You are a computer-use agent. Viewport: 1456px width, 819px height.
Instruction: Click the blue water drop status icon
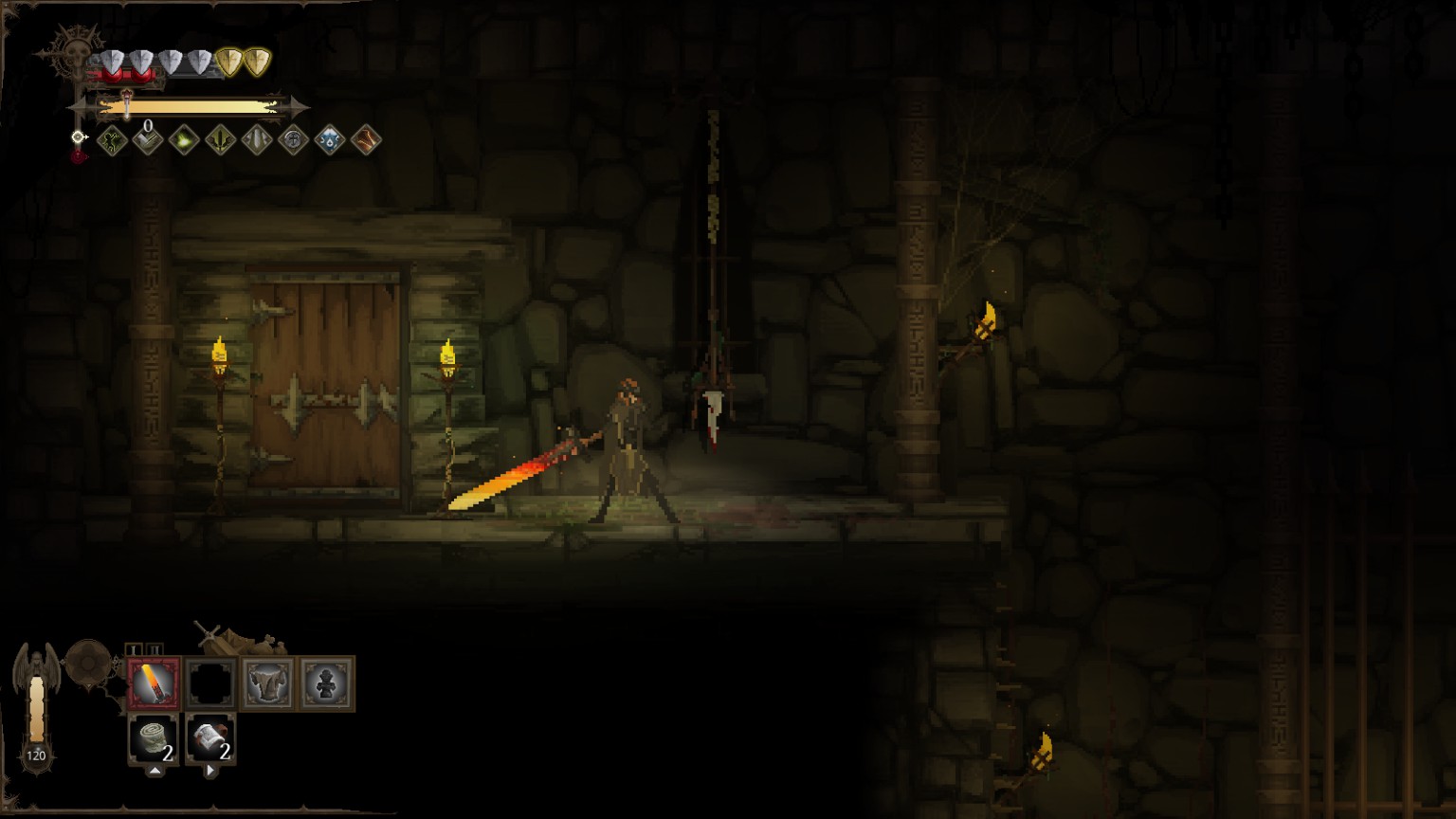click(329, 141)
